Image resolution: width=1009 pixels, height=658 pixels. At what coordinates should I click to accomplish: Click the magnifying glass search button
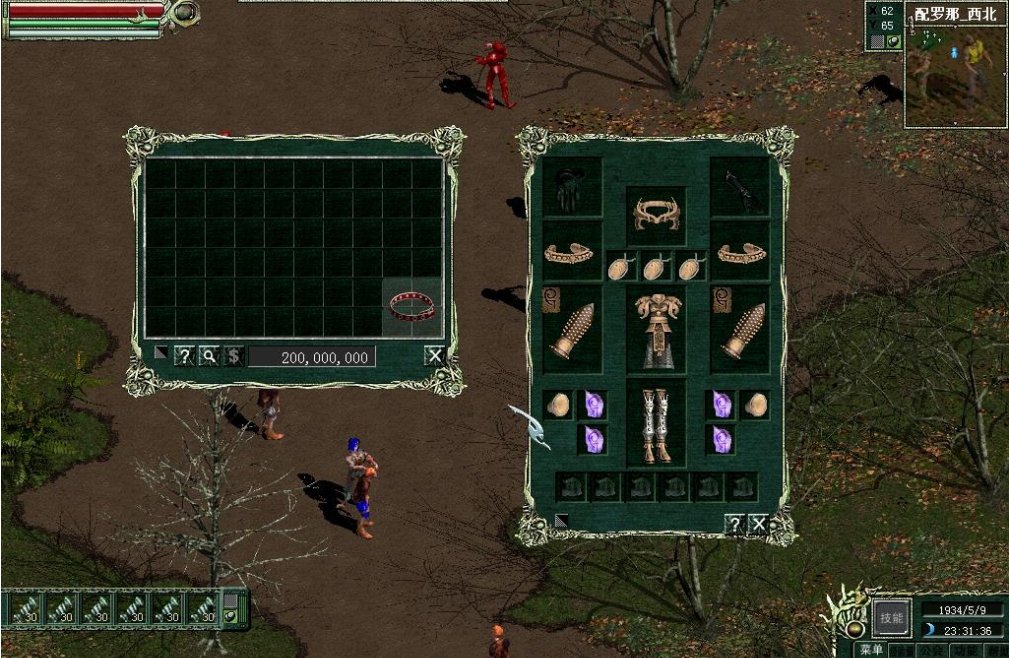click(209, 356)
